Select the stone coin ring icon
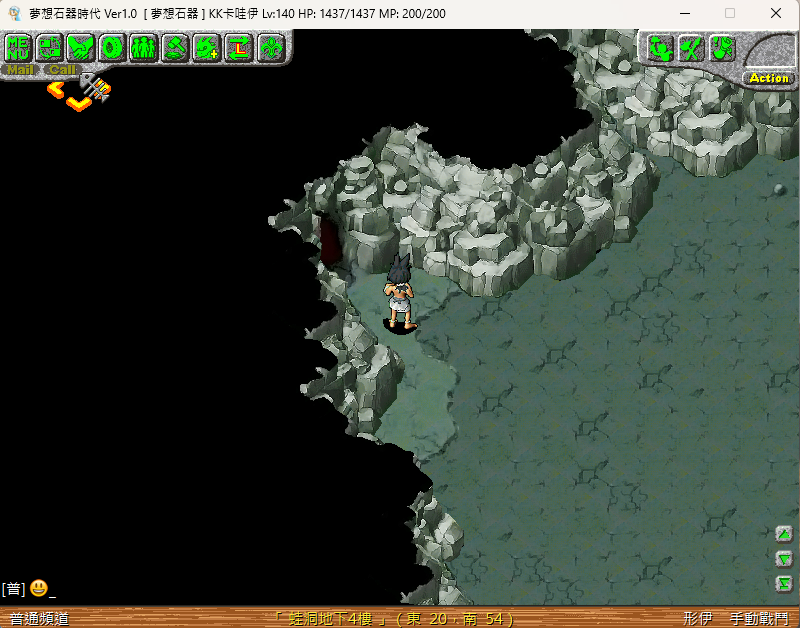Viewport: 800px width, 628px height. 112,47
